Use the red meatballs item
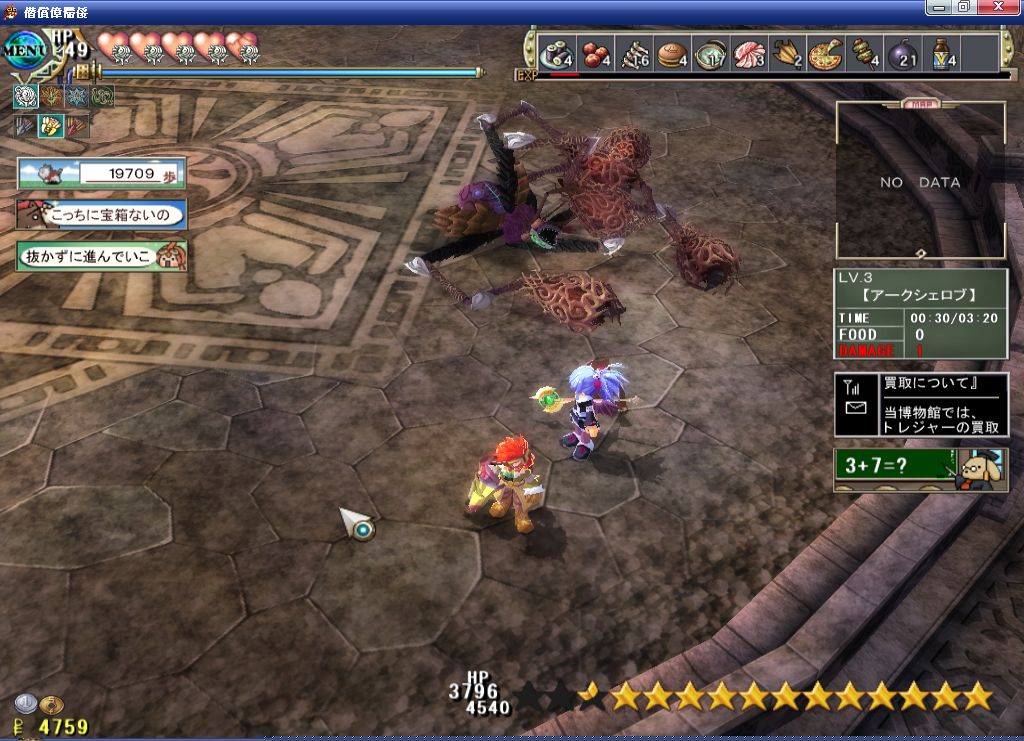Viewport: 1024px width, 741px height. coord(596,54)
